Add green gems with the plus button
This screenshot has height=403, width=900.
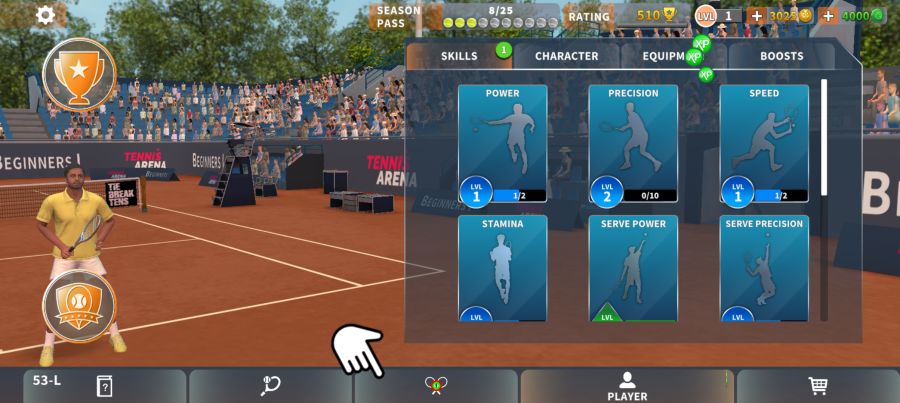[x=828, y=16]
